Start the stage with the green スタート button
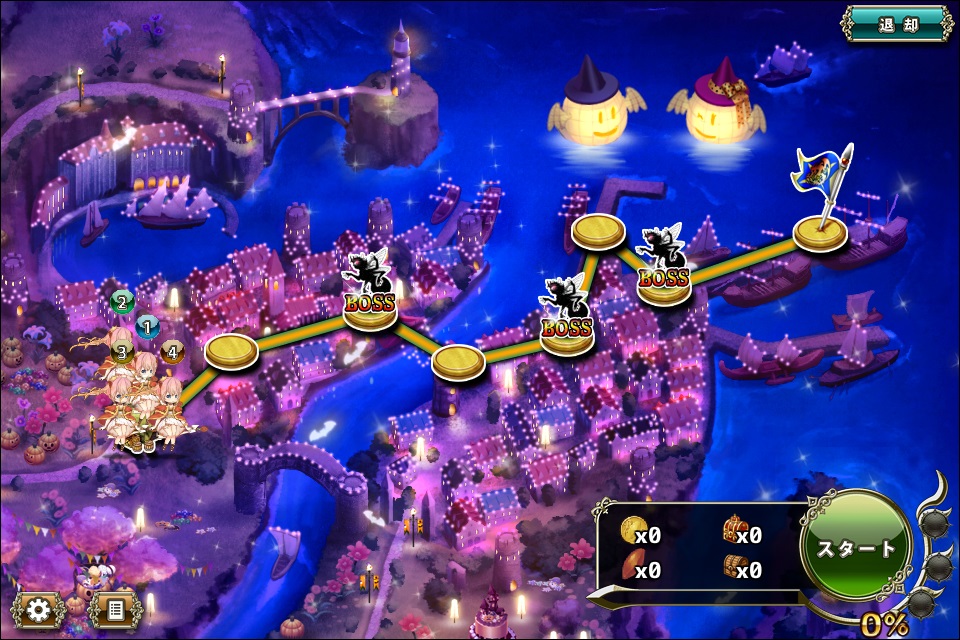This screenshot has width=960, height=640. (x=857, y=549)
